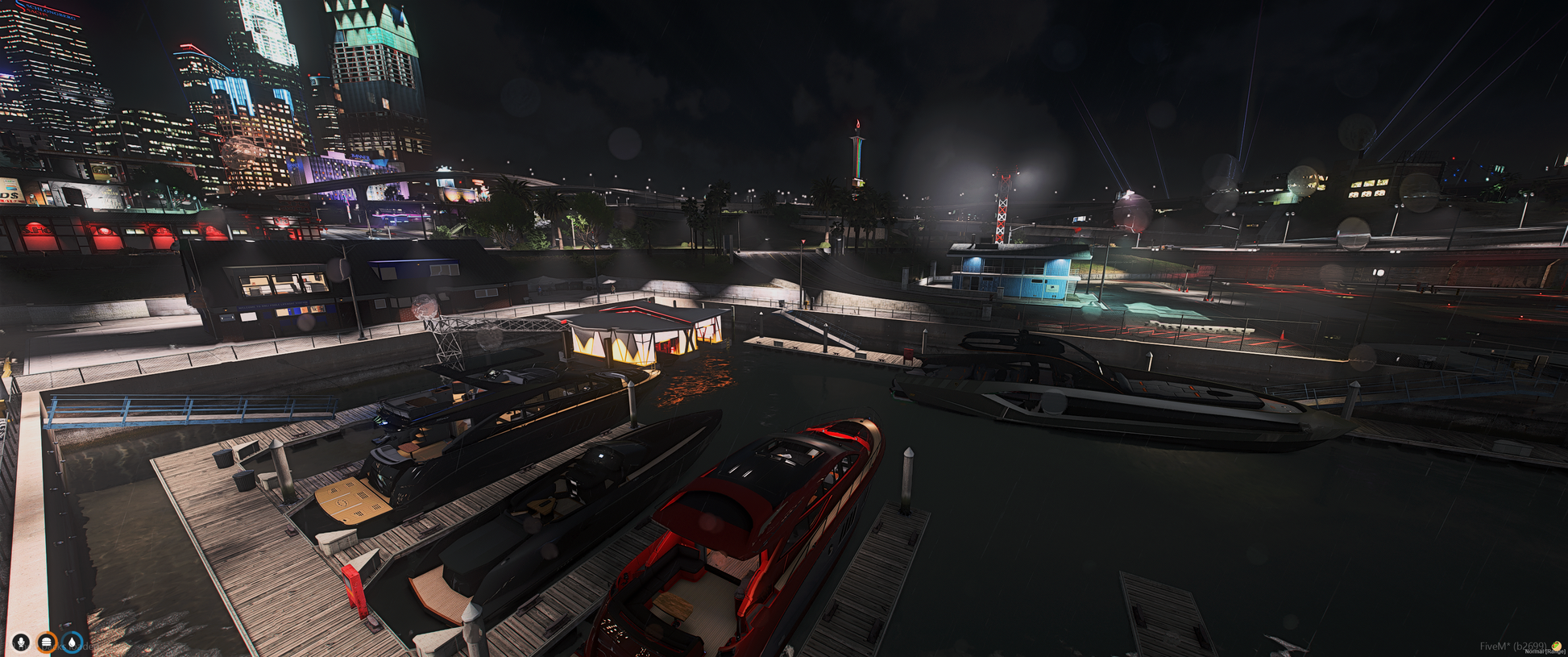
Task: Click the microphone voice status icon
Action: tap(21, 642)
